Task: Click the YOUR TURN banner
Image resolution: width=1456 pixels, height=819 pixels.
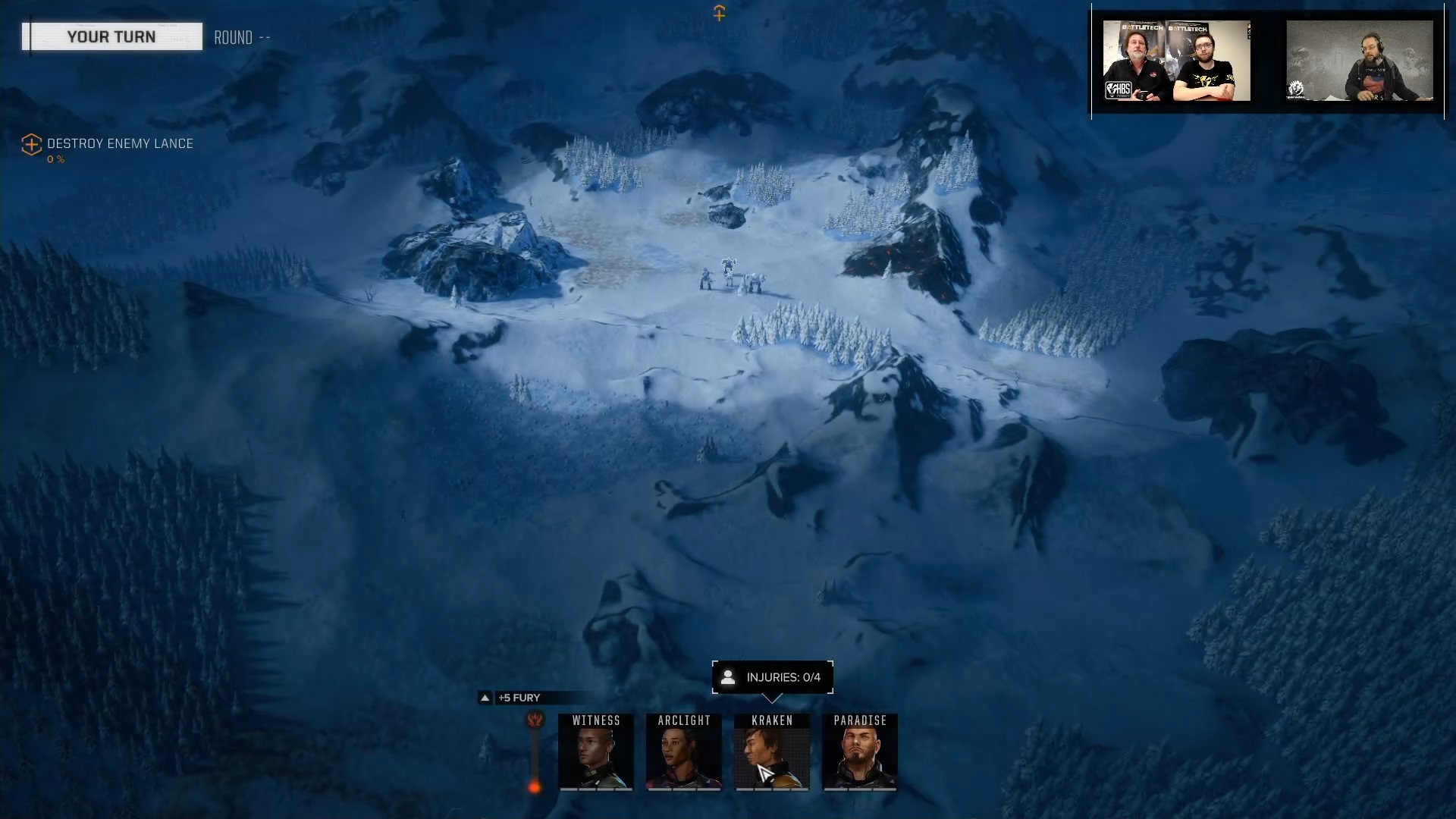Action: pyautogui.click(x=112, y=36)
